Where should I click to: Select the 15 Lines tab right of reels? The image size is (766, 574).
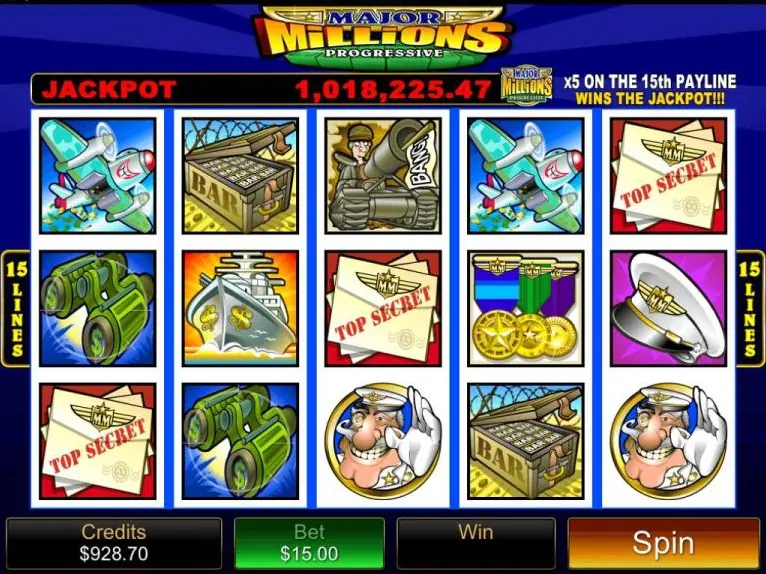750,308
